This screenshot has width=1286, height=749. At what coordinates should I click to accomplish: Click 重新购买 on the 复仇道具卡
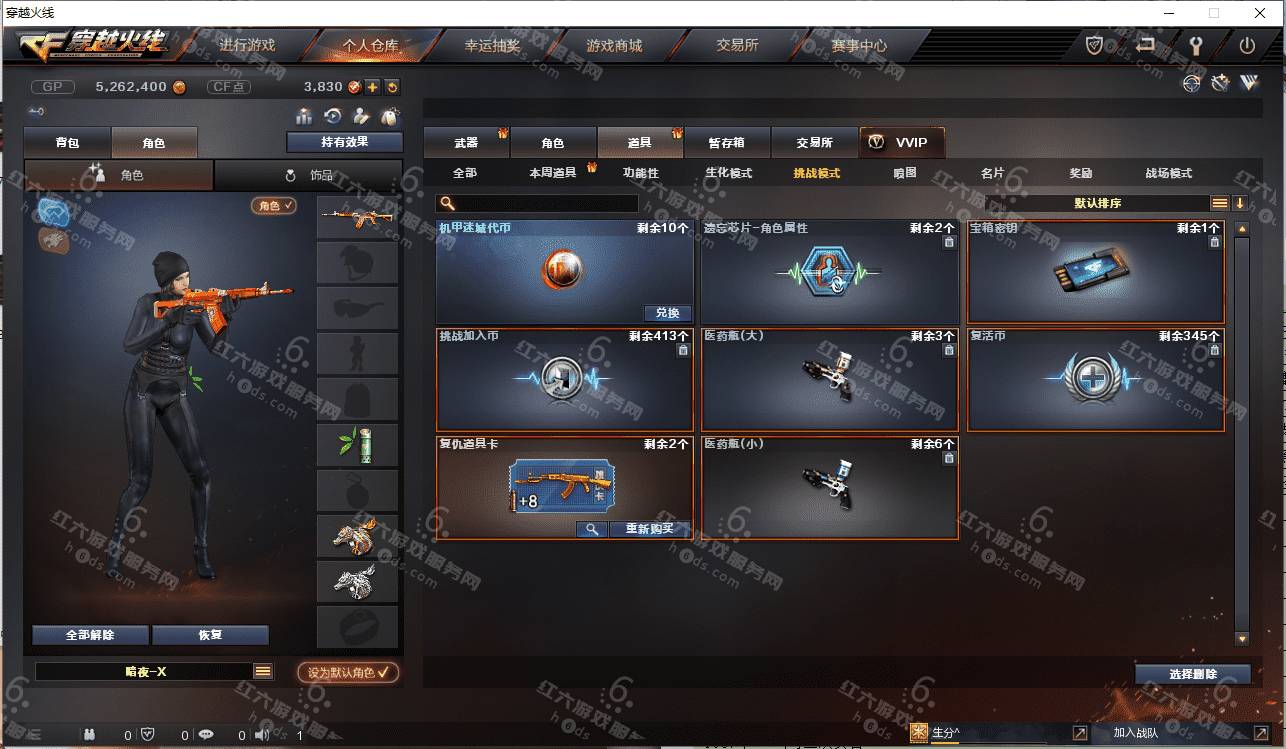click(650, 529)
